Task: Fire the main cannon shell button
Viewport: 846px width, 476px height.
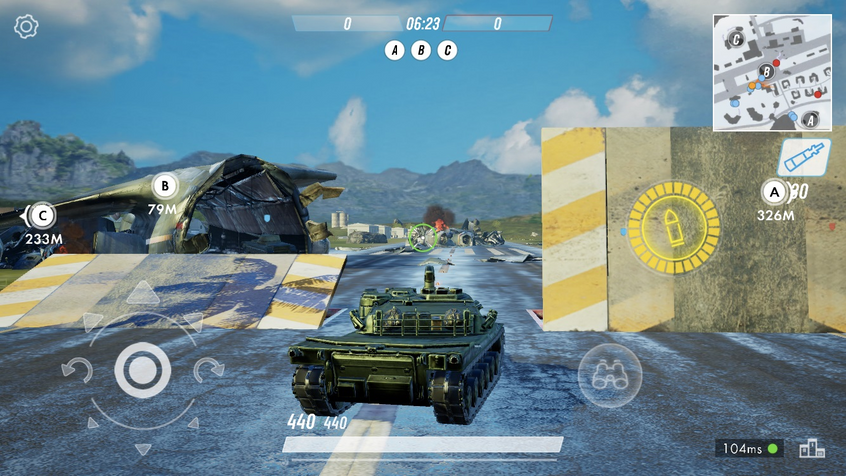Action: pyautogui.click(x=673, y=226)
